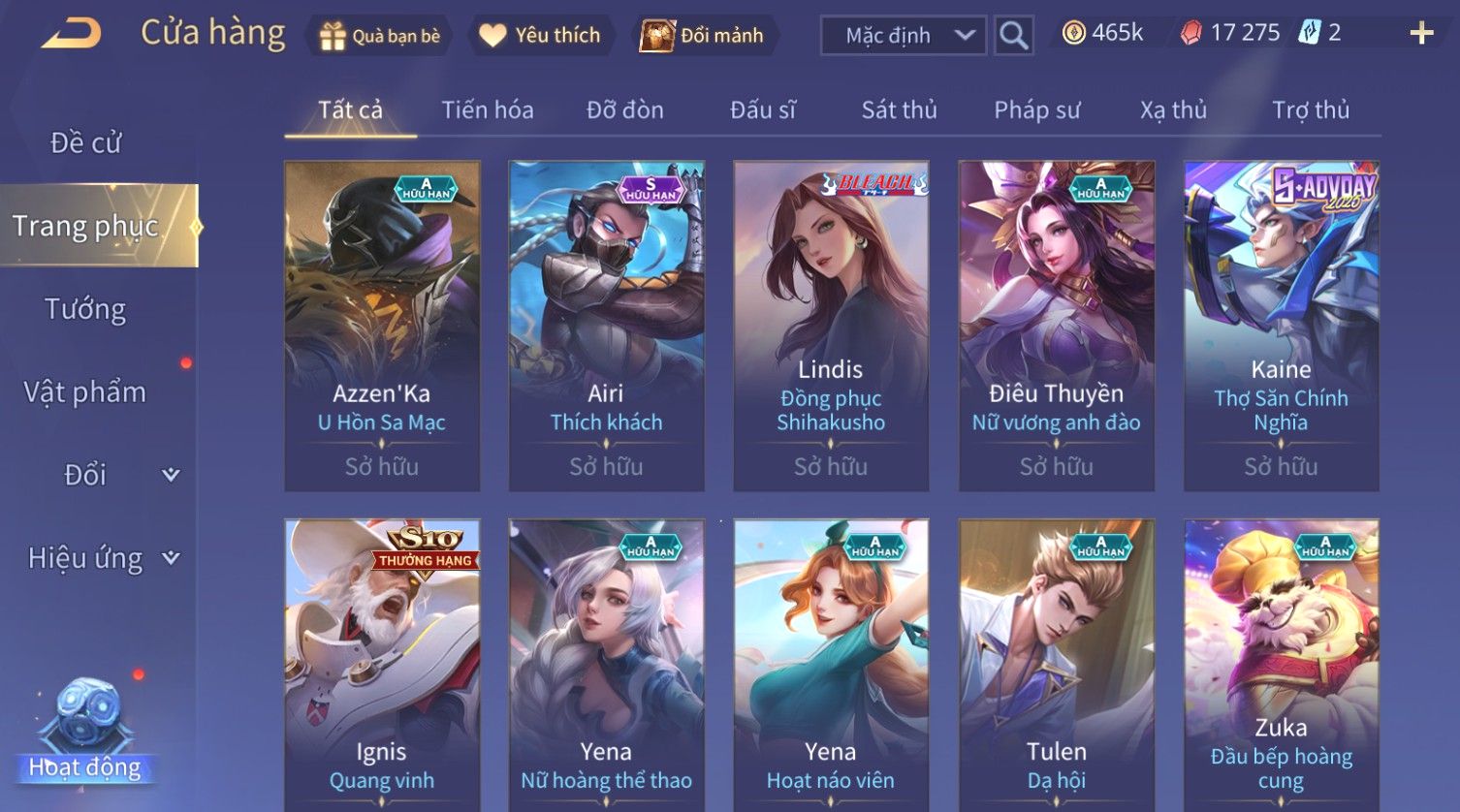Select the Pháp sư category tab
1460x812 pixels.
pos(1036,110)
